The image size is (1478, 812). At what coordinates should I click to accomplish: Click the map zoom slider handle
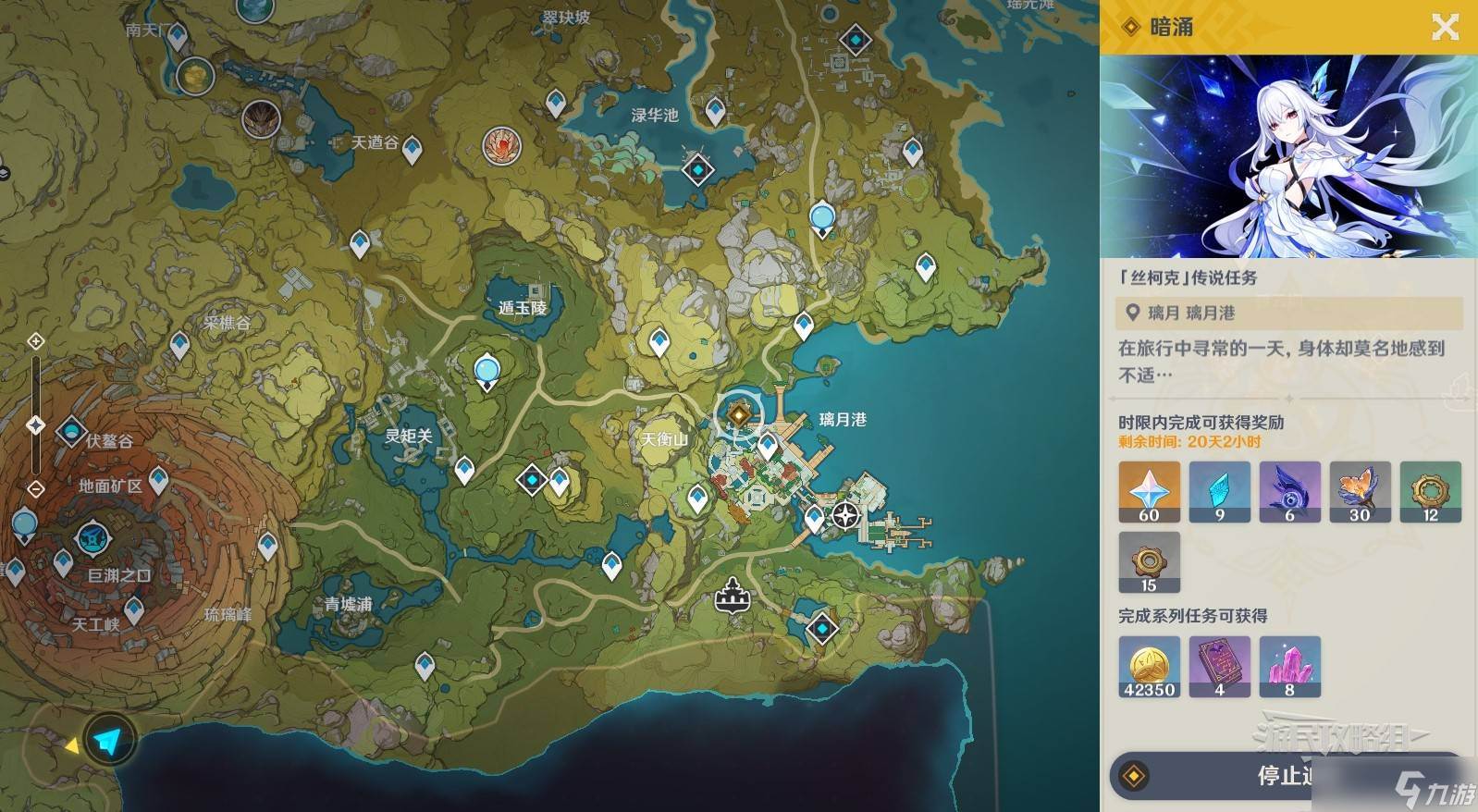(36, 425)
